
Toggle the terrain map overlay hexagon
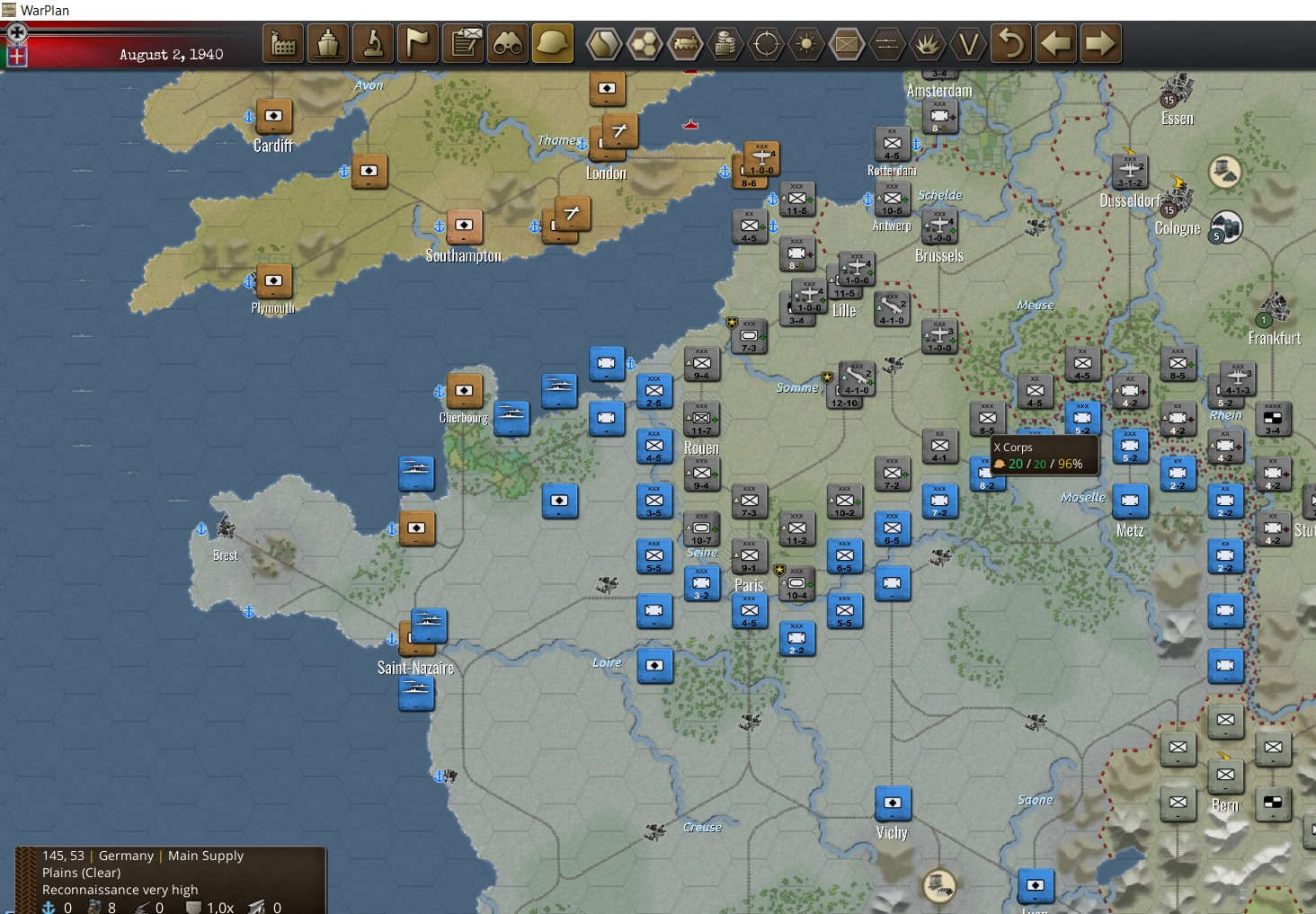(x=604, y=43)
